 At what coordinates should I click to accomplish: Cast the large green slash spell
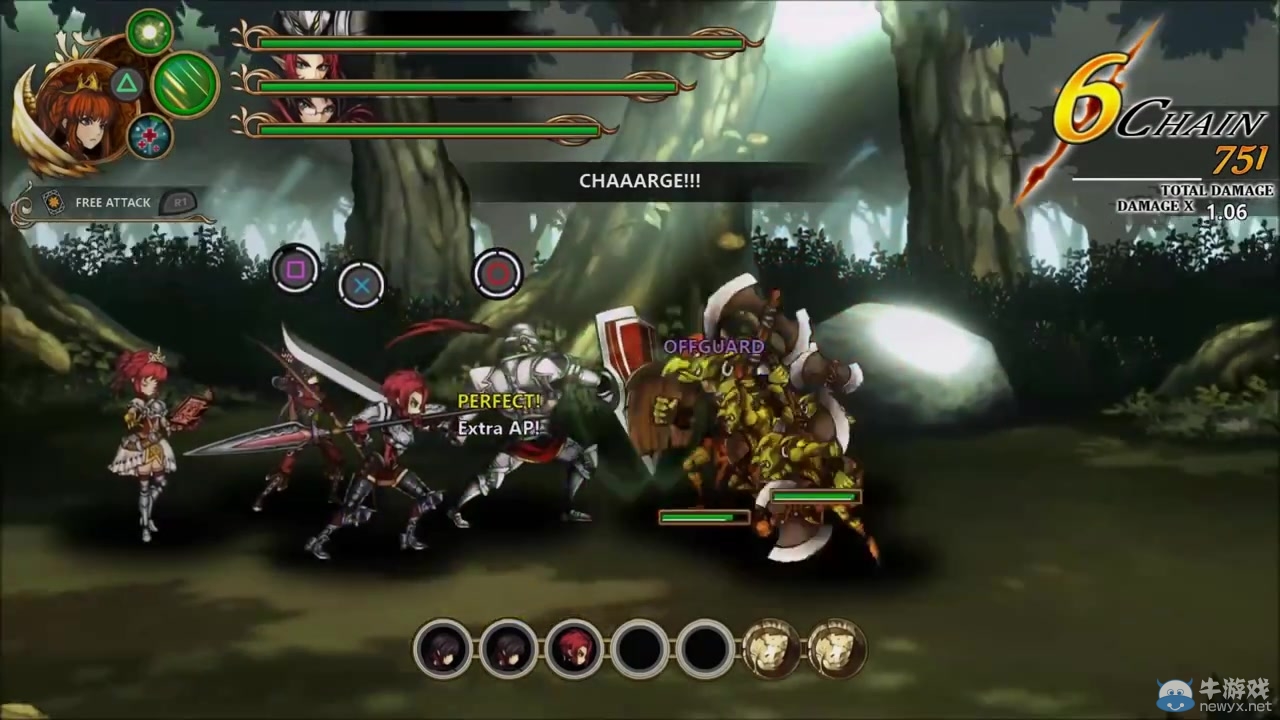(x=185, y=84)
